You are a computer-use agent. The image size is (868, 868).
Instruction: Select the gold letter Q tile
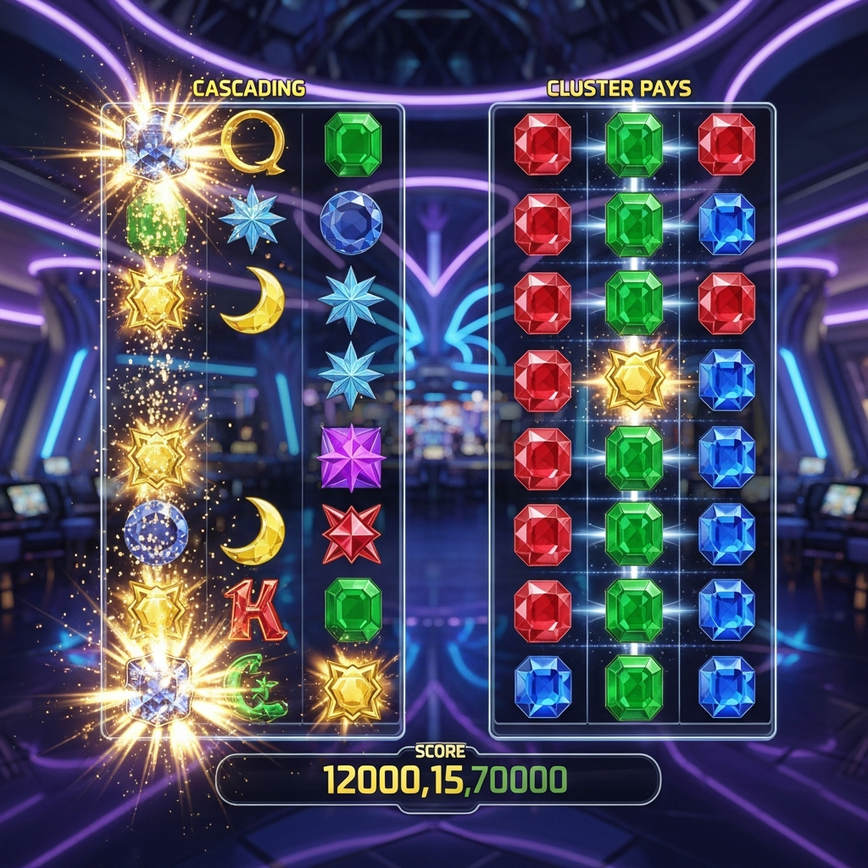click(252, 142)
